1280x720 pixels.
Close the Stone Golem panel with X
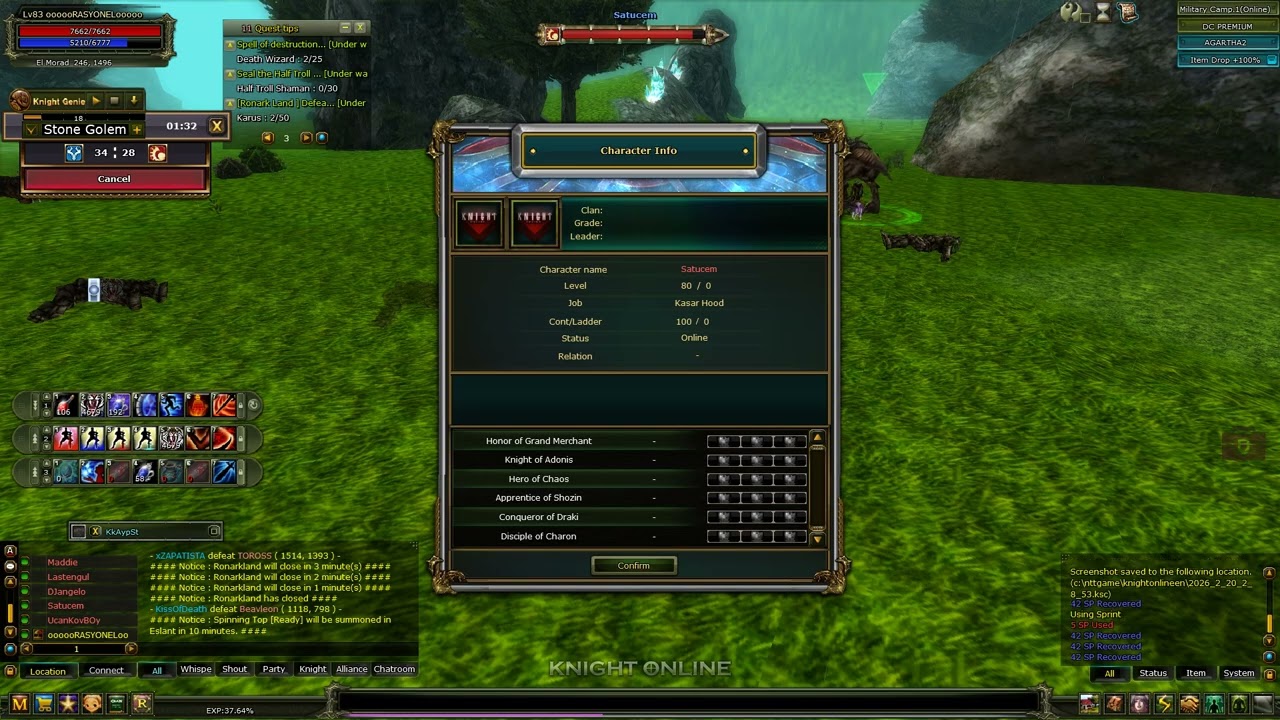pos(216,126)
